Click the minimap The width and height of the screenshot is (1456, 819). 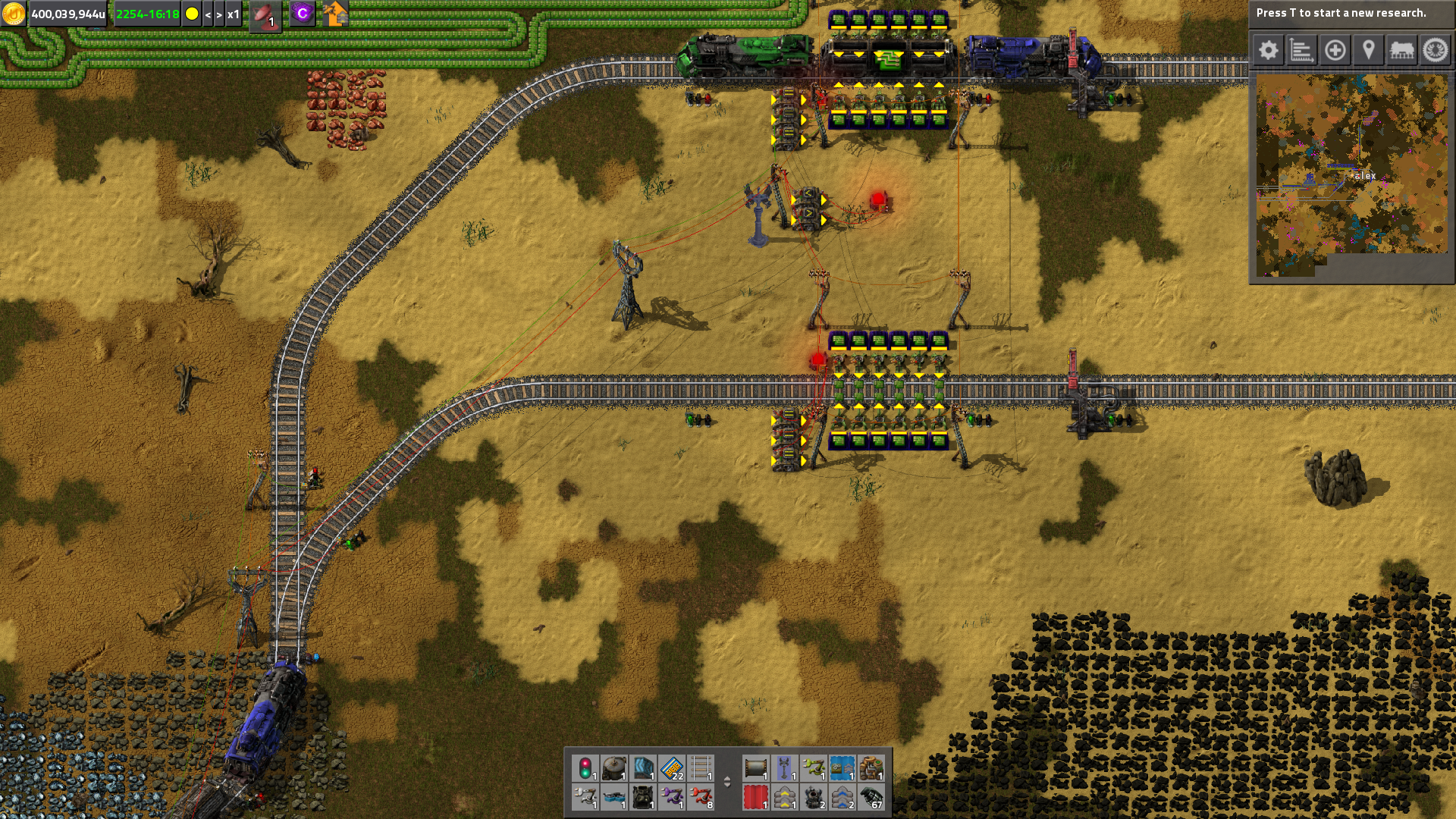coord(1351,174)
